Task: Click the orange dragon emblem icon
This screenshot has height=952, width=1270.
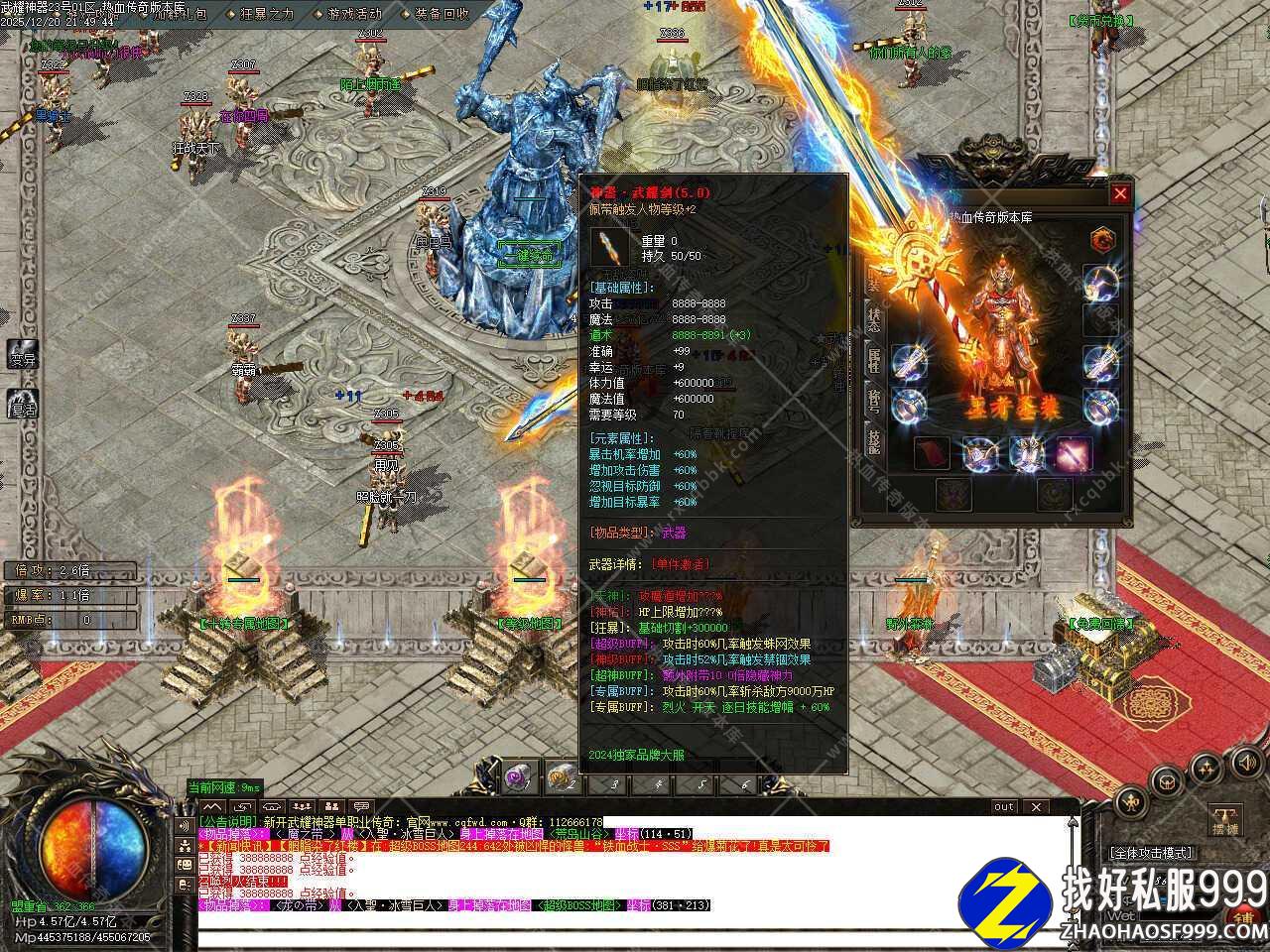Action: pos(1102,239)
